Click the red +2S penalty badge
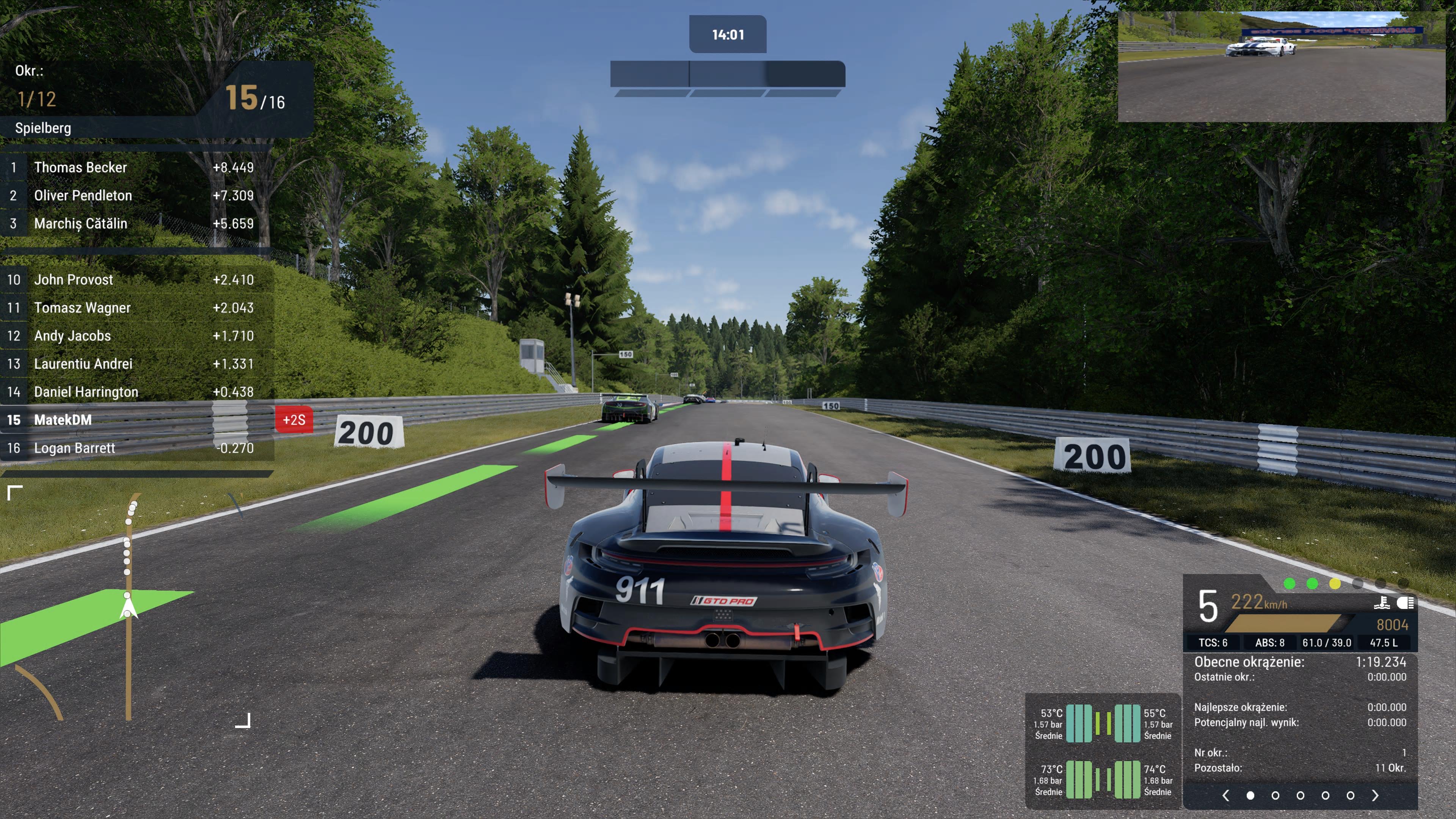This screenshot has width=1456, height=819. coord(294,420)
